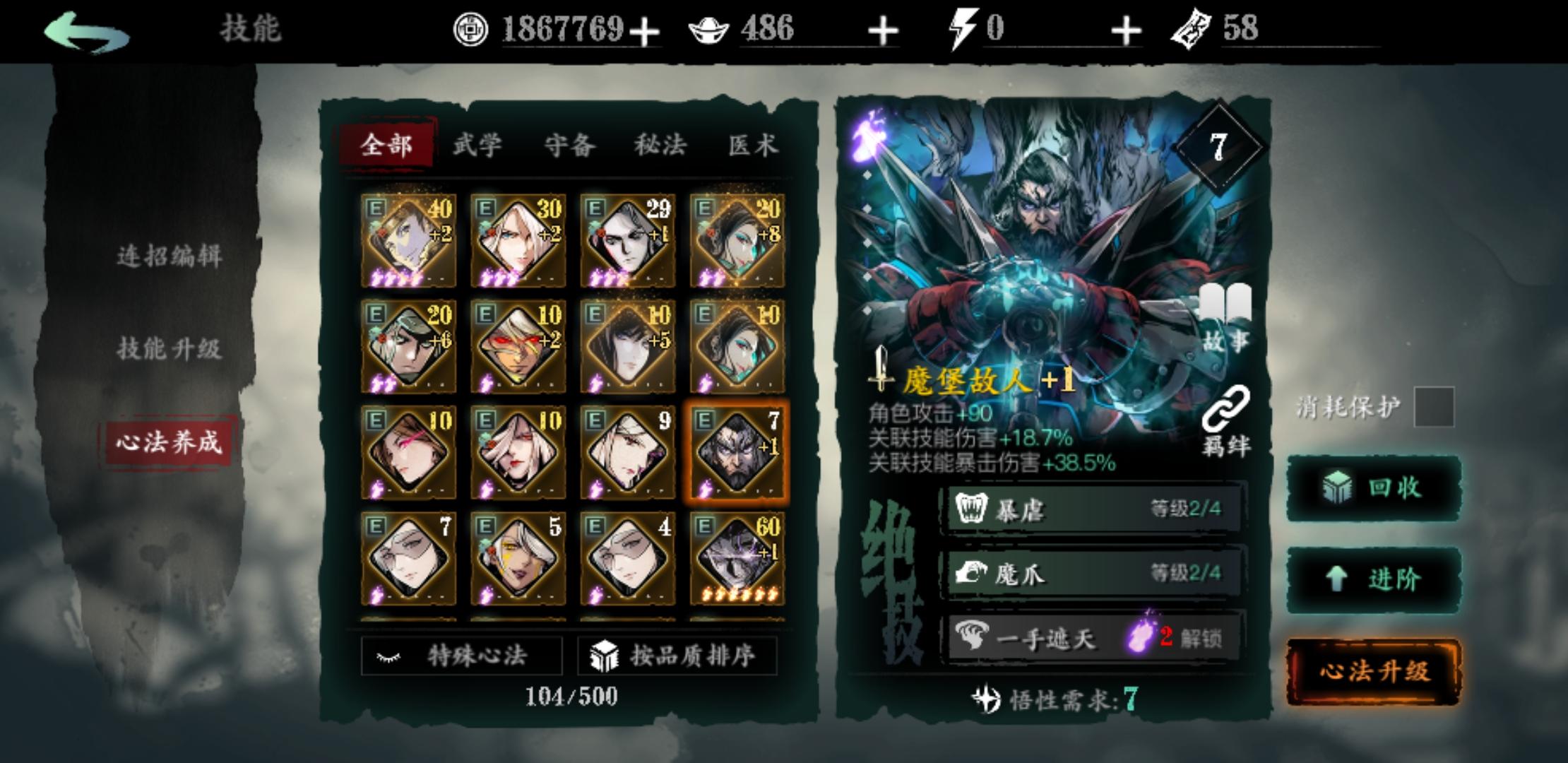Screen dimensions: 1568x763
Task: Click the gold coin currency icon
Action: click(472, 30)
